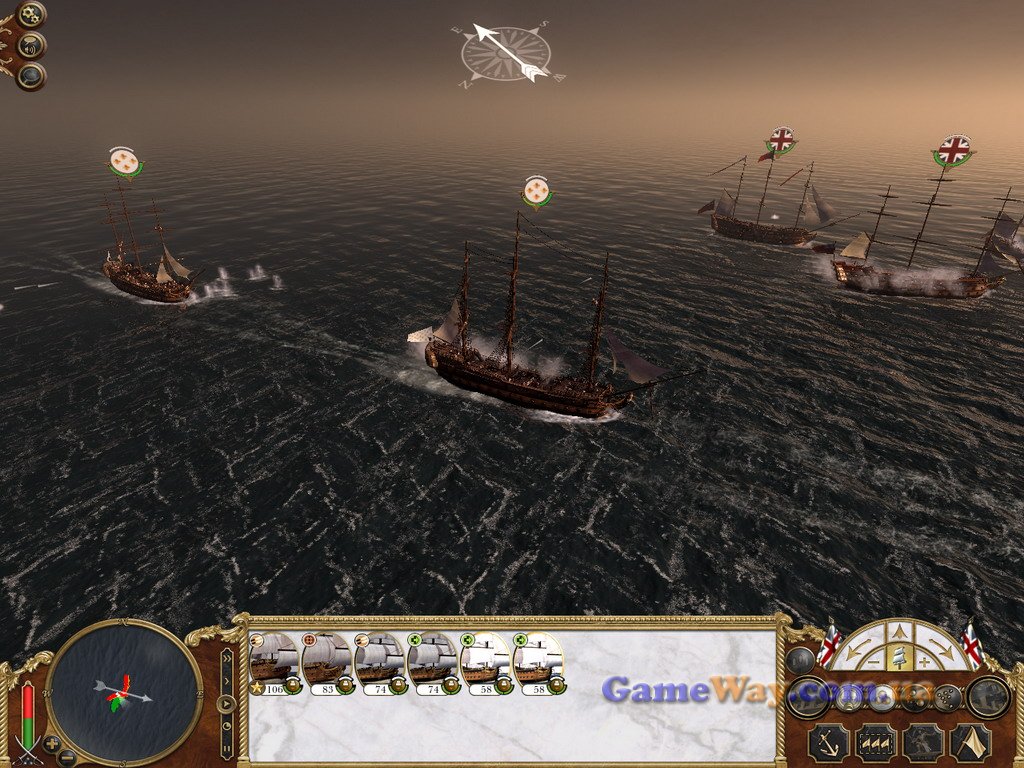
Task: Set battle speed to normal play
Action: pyautogui.click(x=227, y=703)
